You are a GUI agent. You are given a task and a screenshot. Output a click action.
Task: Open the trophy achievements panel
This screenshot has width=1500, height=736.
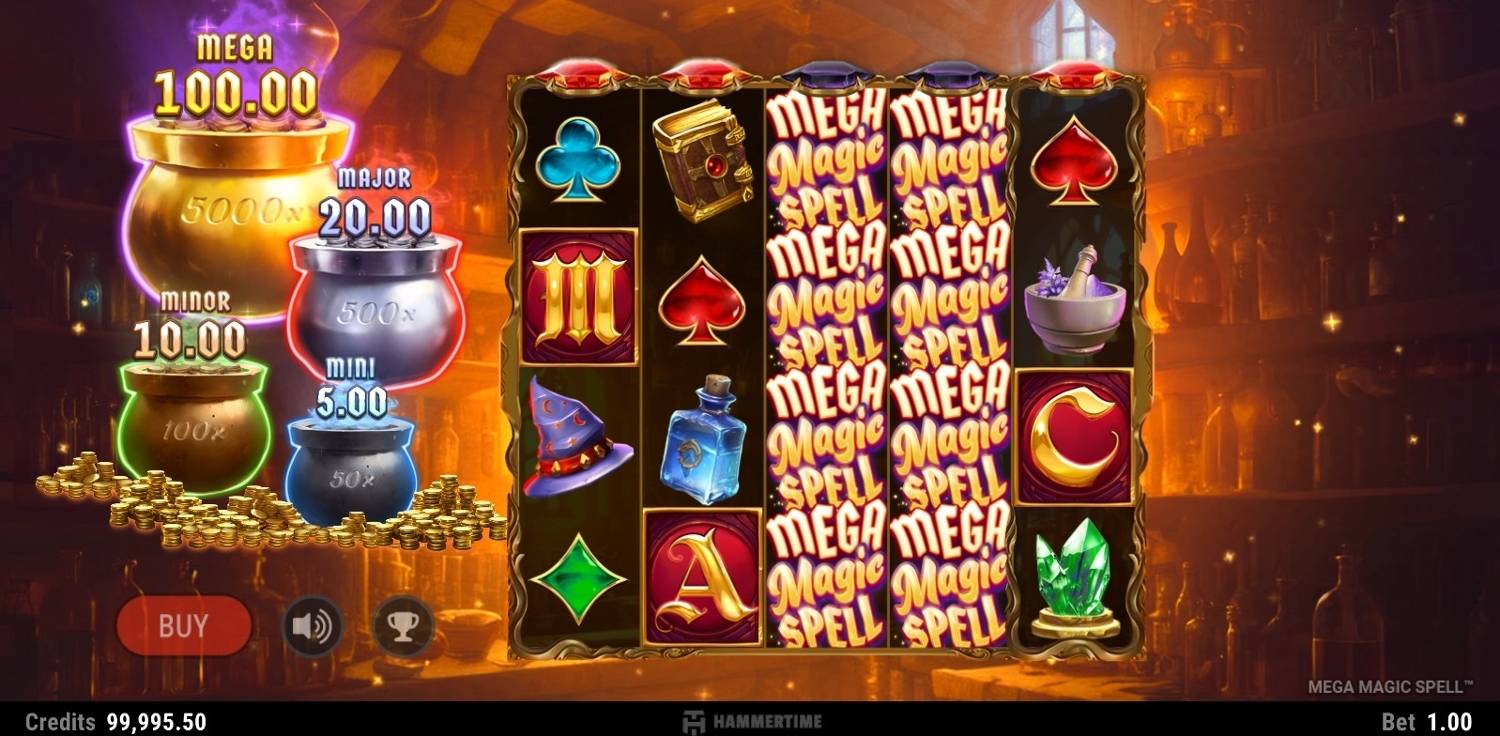404,623
